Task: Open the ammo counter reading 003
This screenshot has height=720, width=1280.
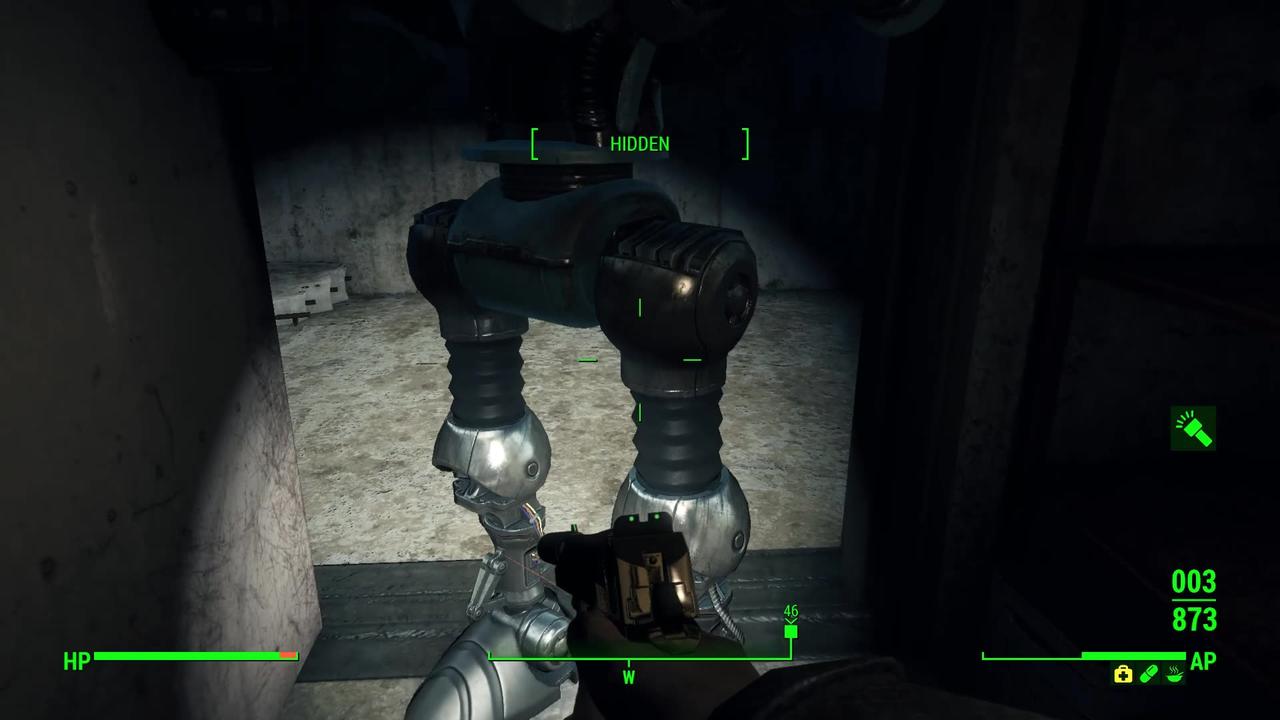Action: 1193,582
